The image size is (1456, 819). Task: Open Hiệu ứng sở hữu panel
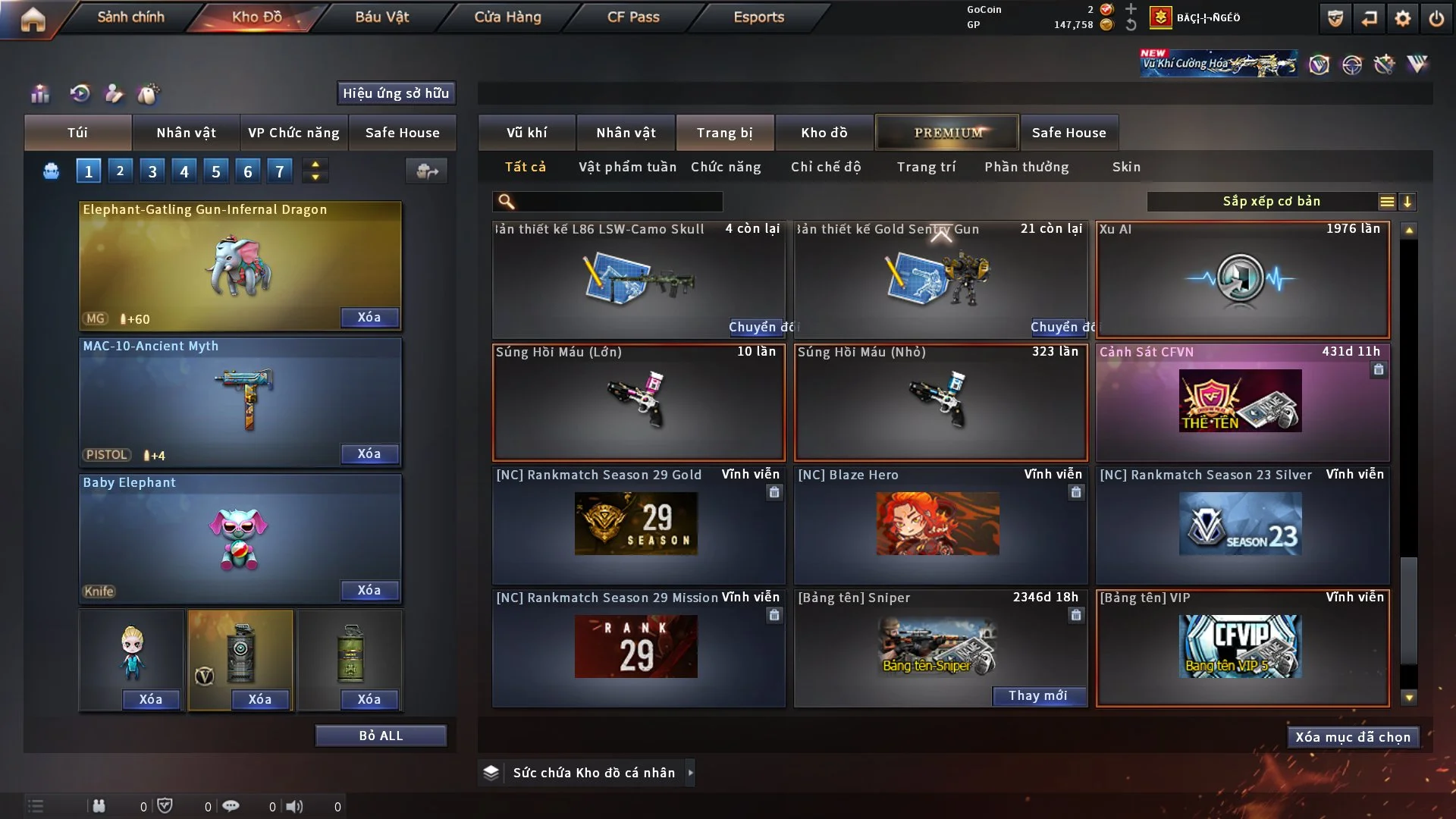(x=395, y=93)
